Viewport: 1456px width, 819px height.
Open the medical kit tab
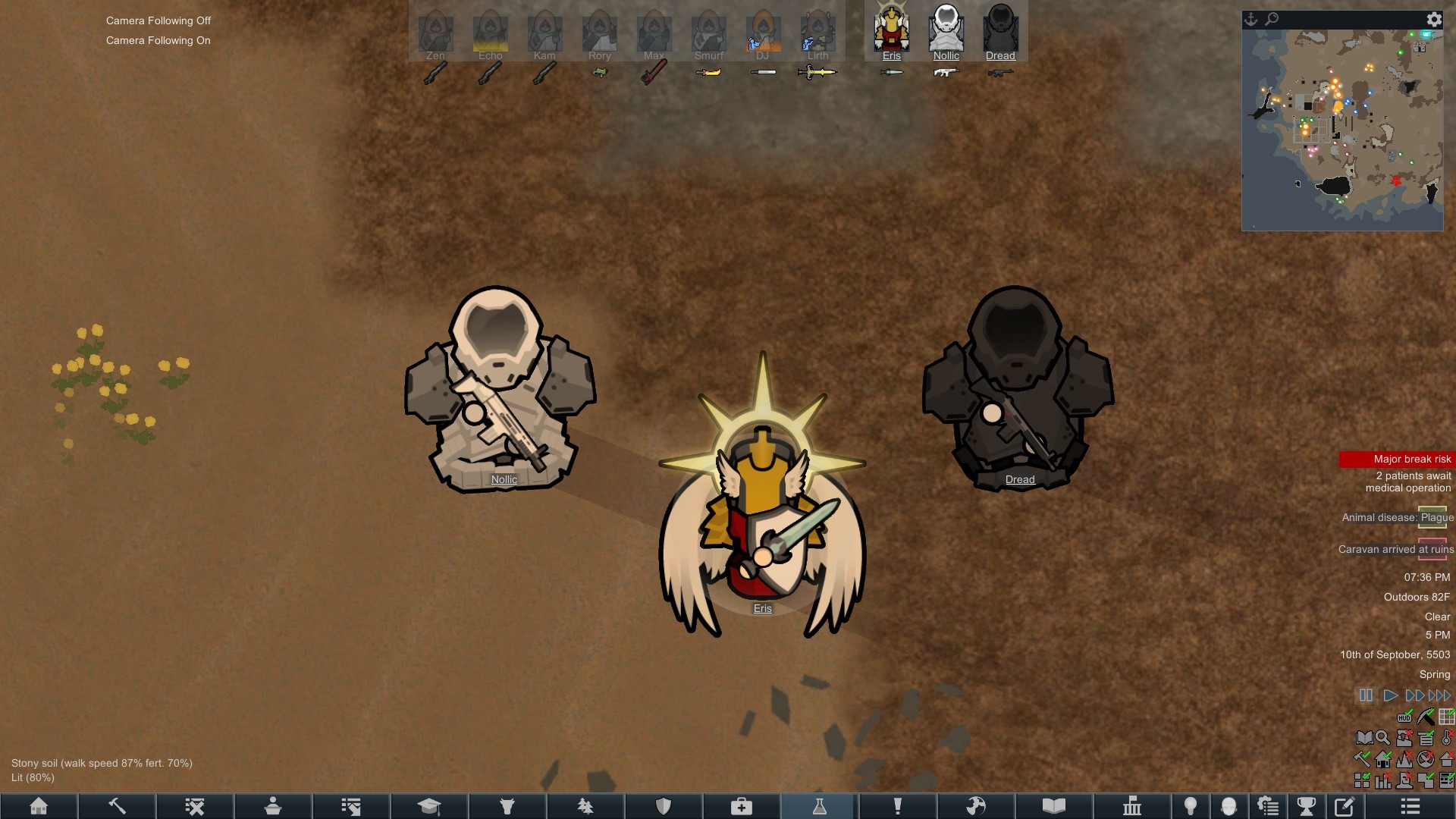click(x=741, y=806)
